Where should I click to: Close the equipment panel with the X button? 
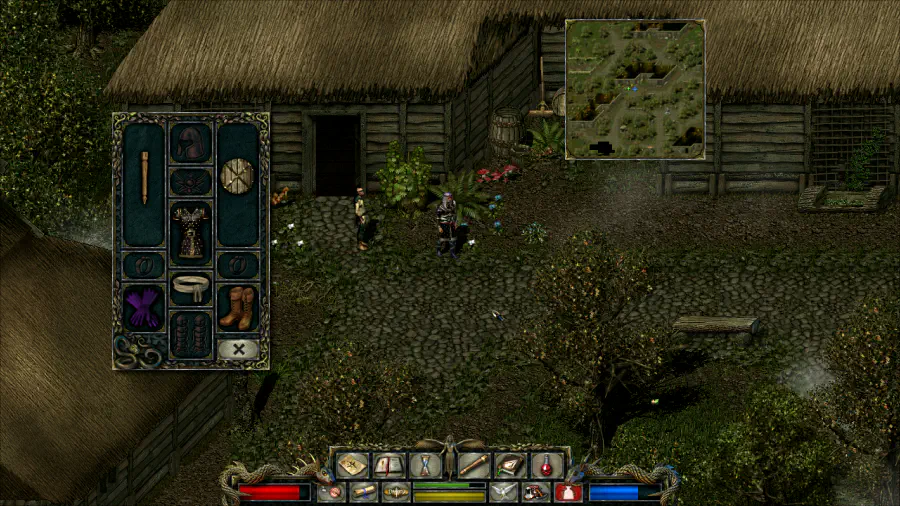tap(238, 349)
